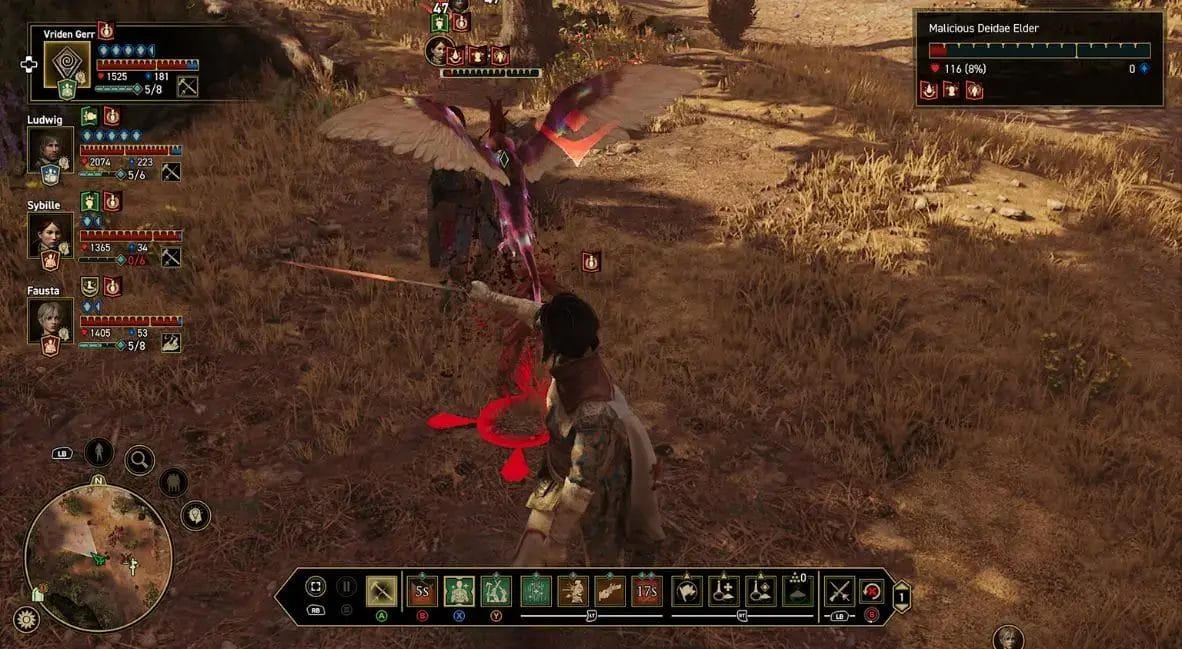Toggle the square target-frame button on hotbar
The width and height of the screenshot is (1182, 649).
(x=315, y=587)
